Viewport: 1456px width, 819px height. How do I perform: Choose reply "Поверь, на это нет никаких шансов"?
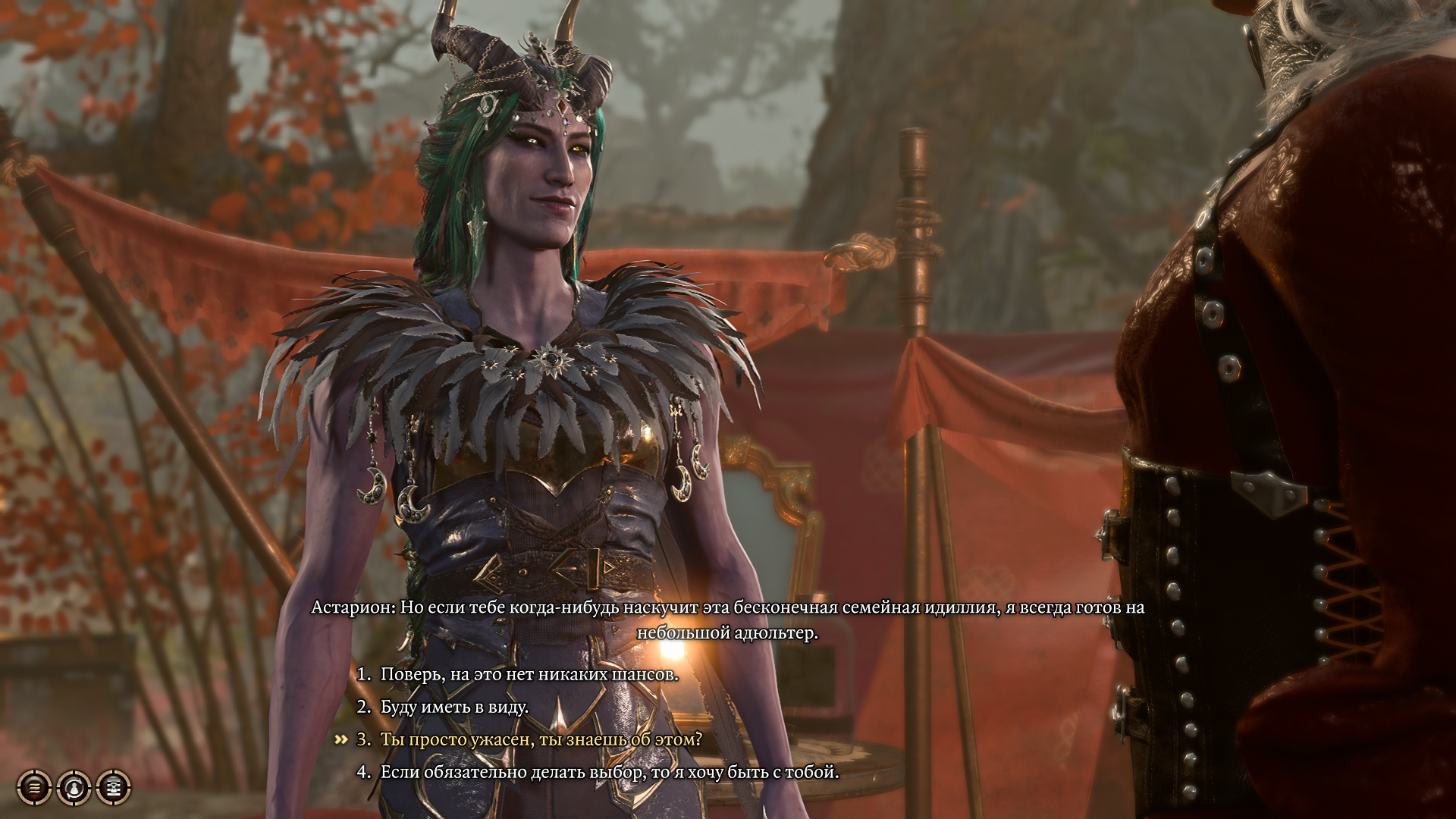529,674
